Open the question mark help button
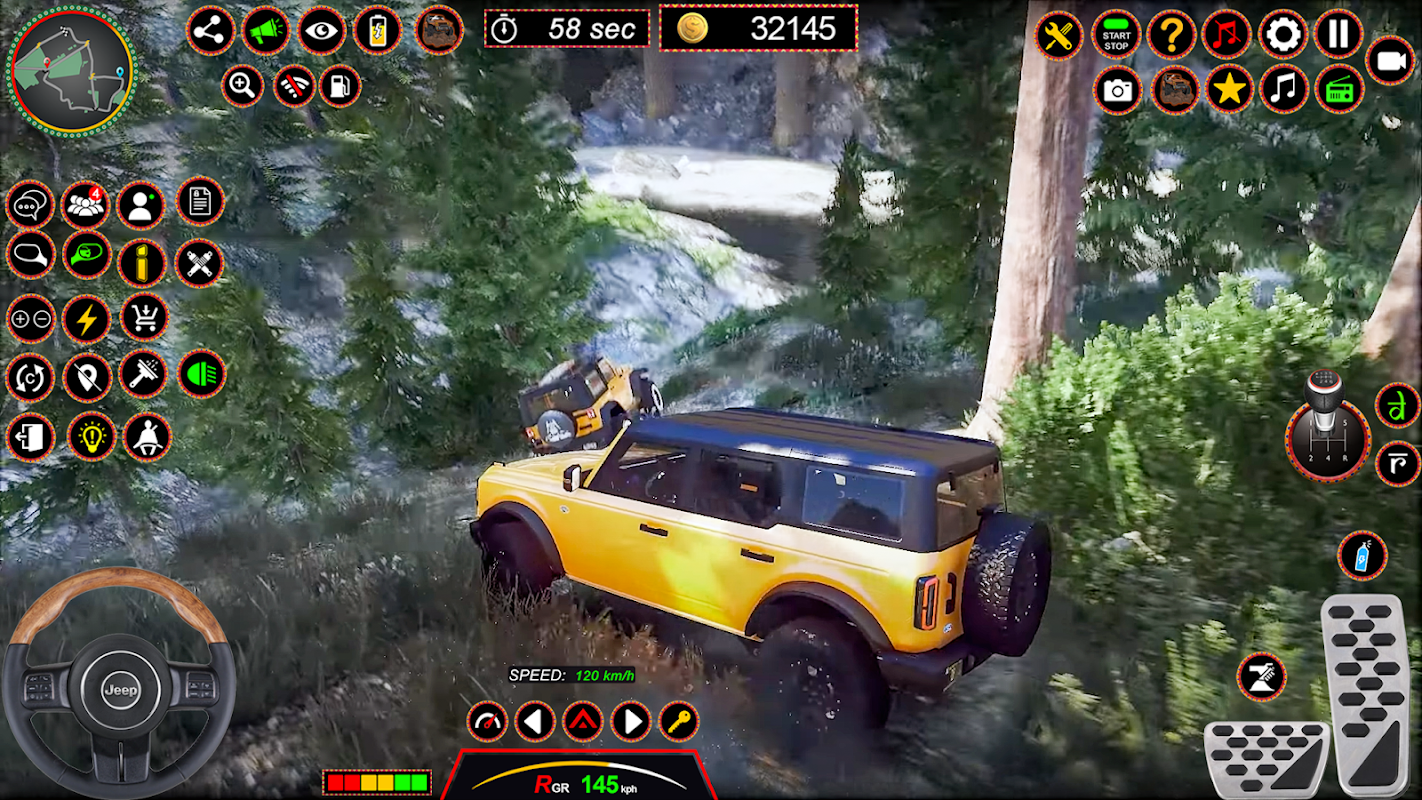The width and height of the screenshot is (1422, 800). pyautogui.click(x=1171, y=36)
